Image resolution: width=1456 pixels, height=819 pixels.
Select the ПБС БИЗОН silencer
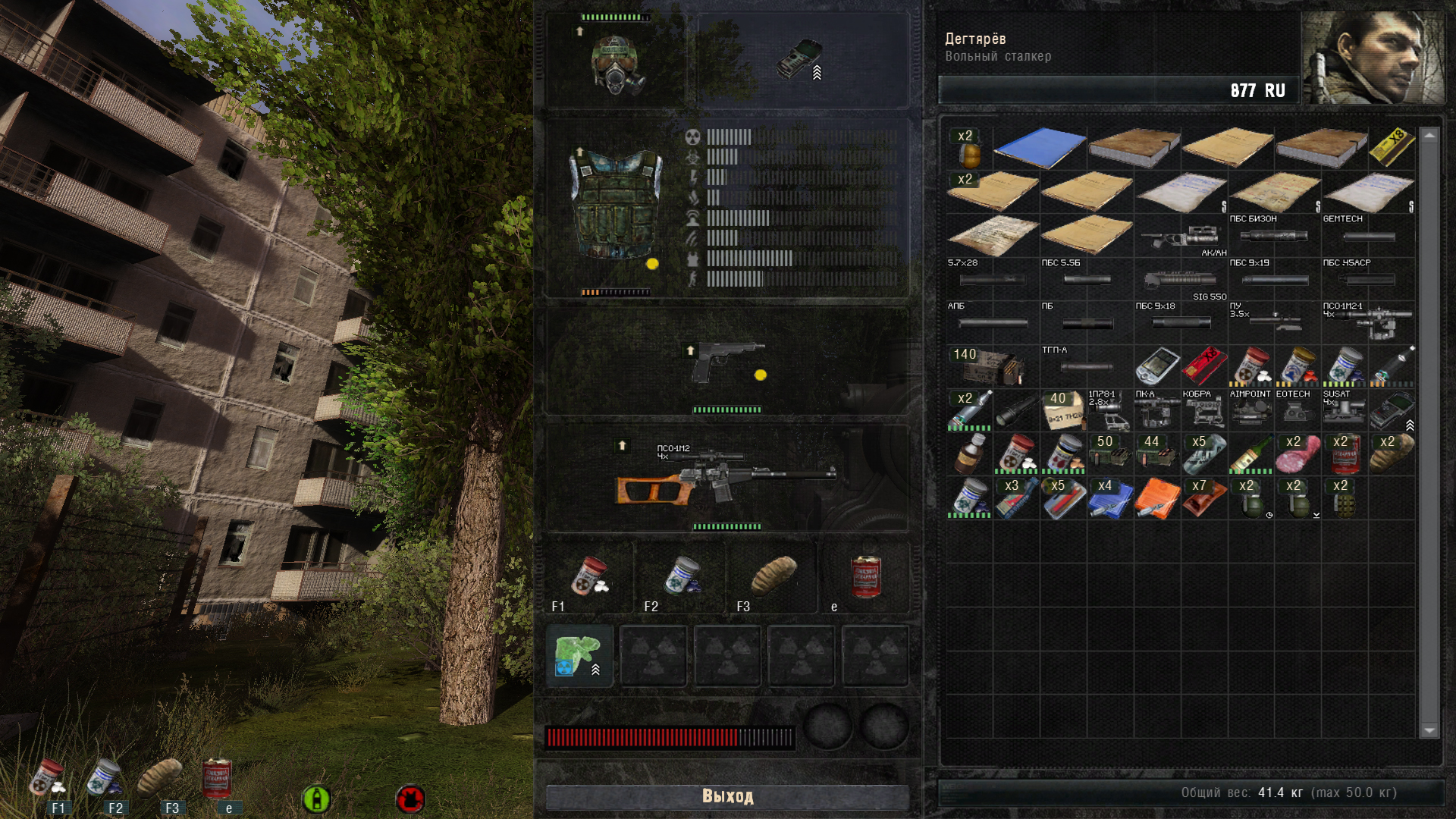[x=1274, y=234]
